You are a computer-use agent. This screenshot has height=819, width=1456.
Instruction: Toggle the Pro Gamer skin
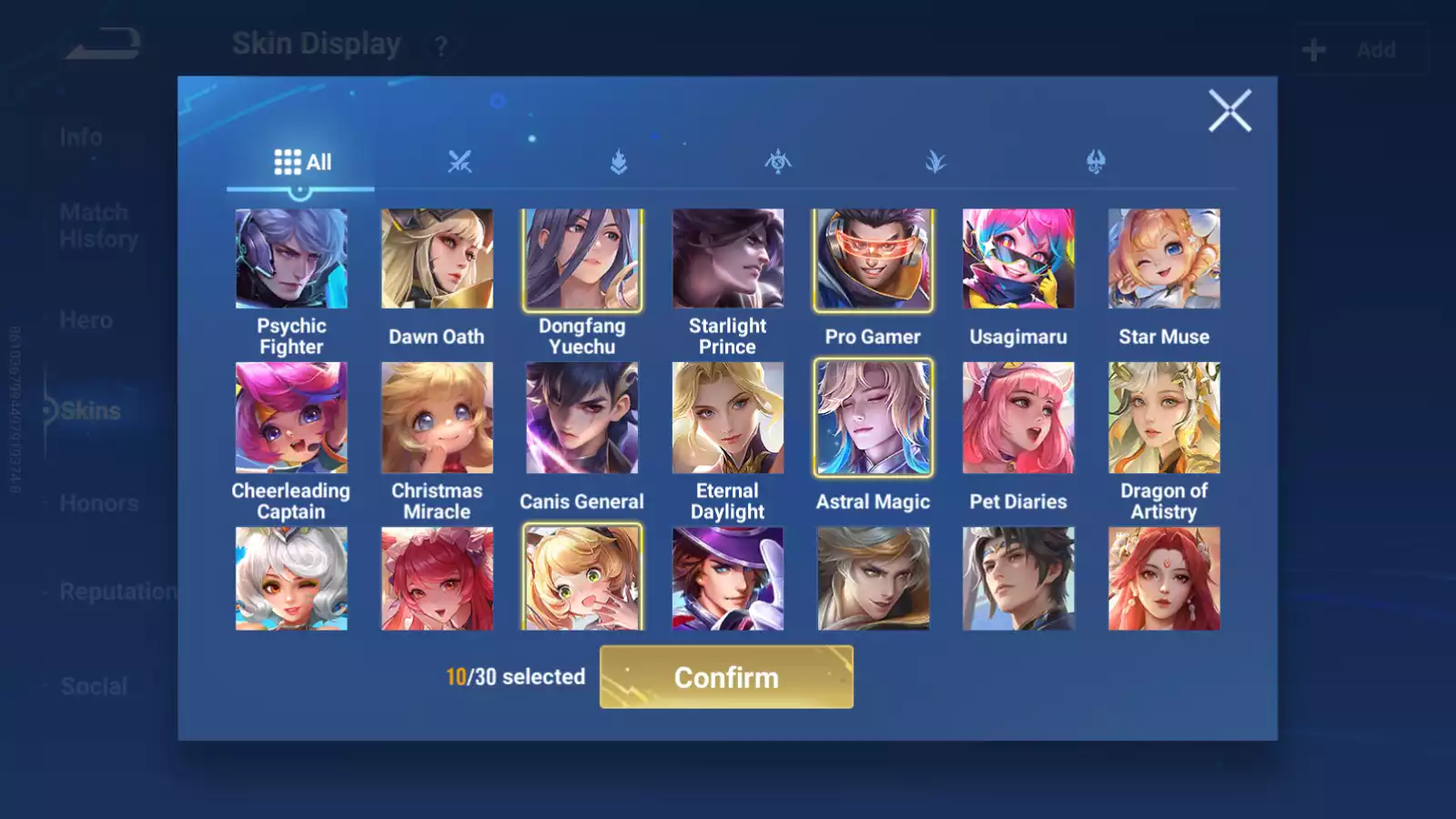coord(873,259)
